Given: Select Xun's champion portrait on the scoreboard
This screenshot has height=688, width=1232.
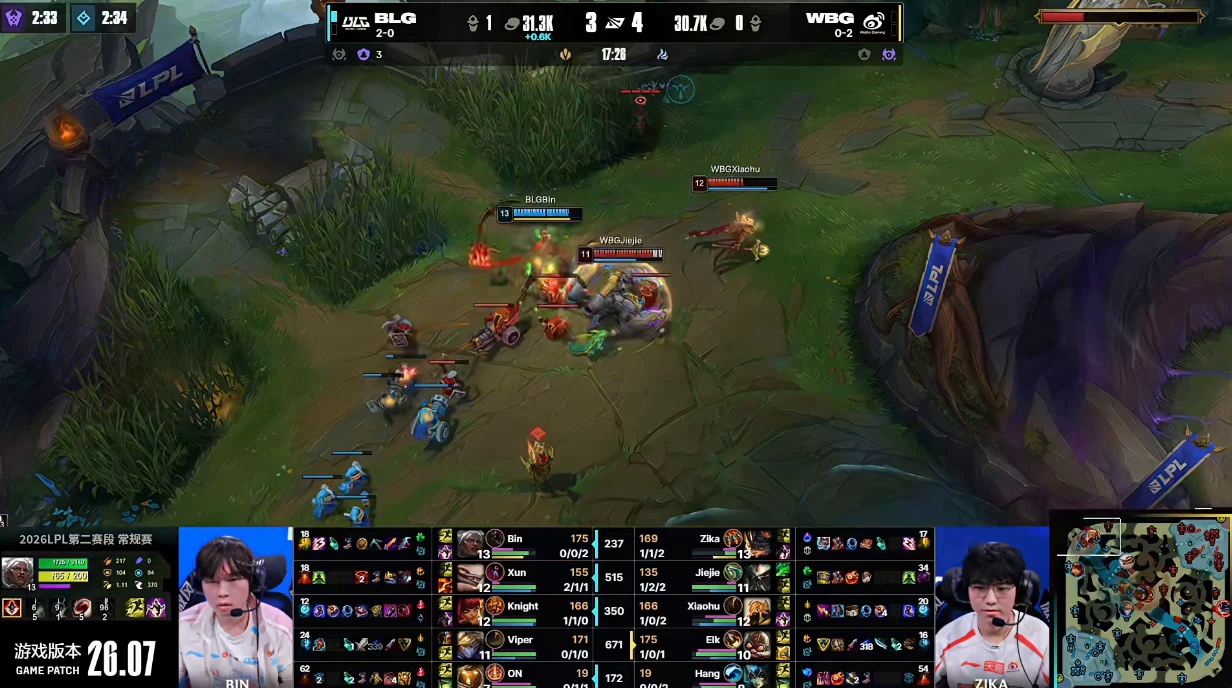Looking at the screenshot, I should pos(471,576).
